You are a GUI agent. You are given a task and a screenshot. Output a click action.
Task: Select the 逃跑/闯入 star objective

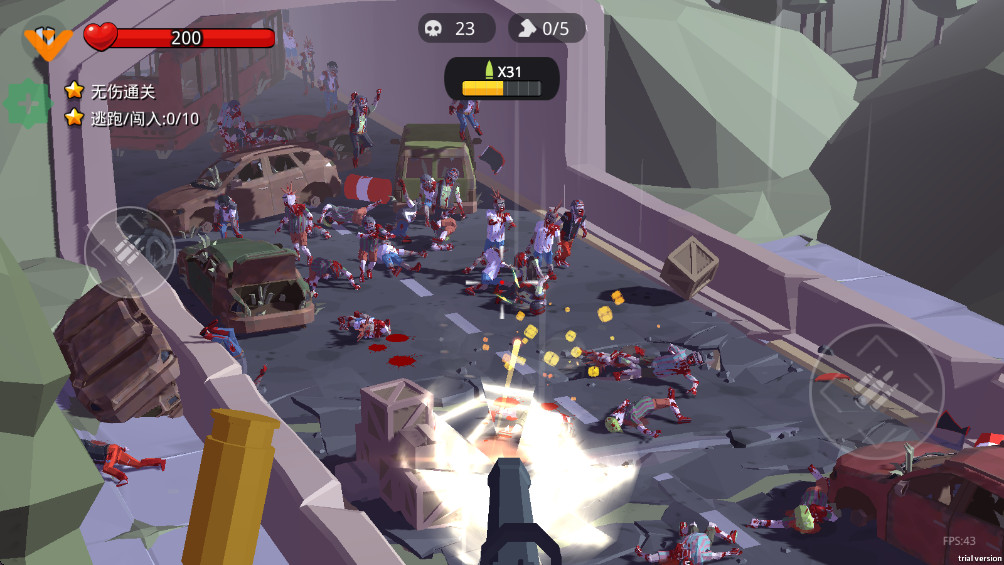(132, 118)
